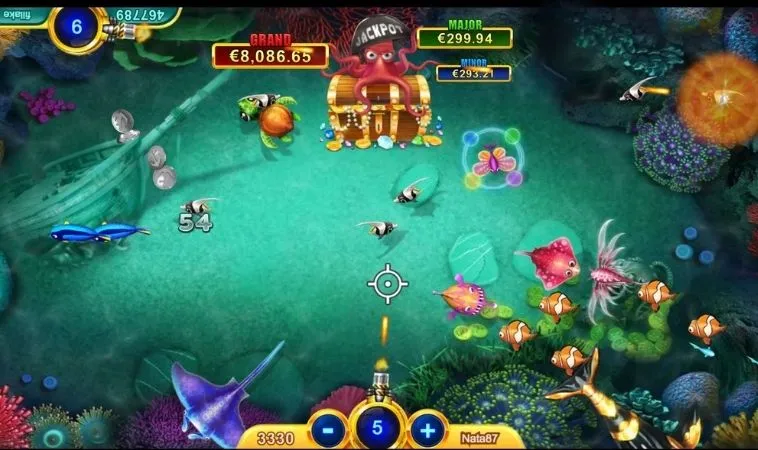Decrease the bet with the minus button
The image size is (758, 450).
click(x=328, y=430)
